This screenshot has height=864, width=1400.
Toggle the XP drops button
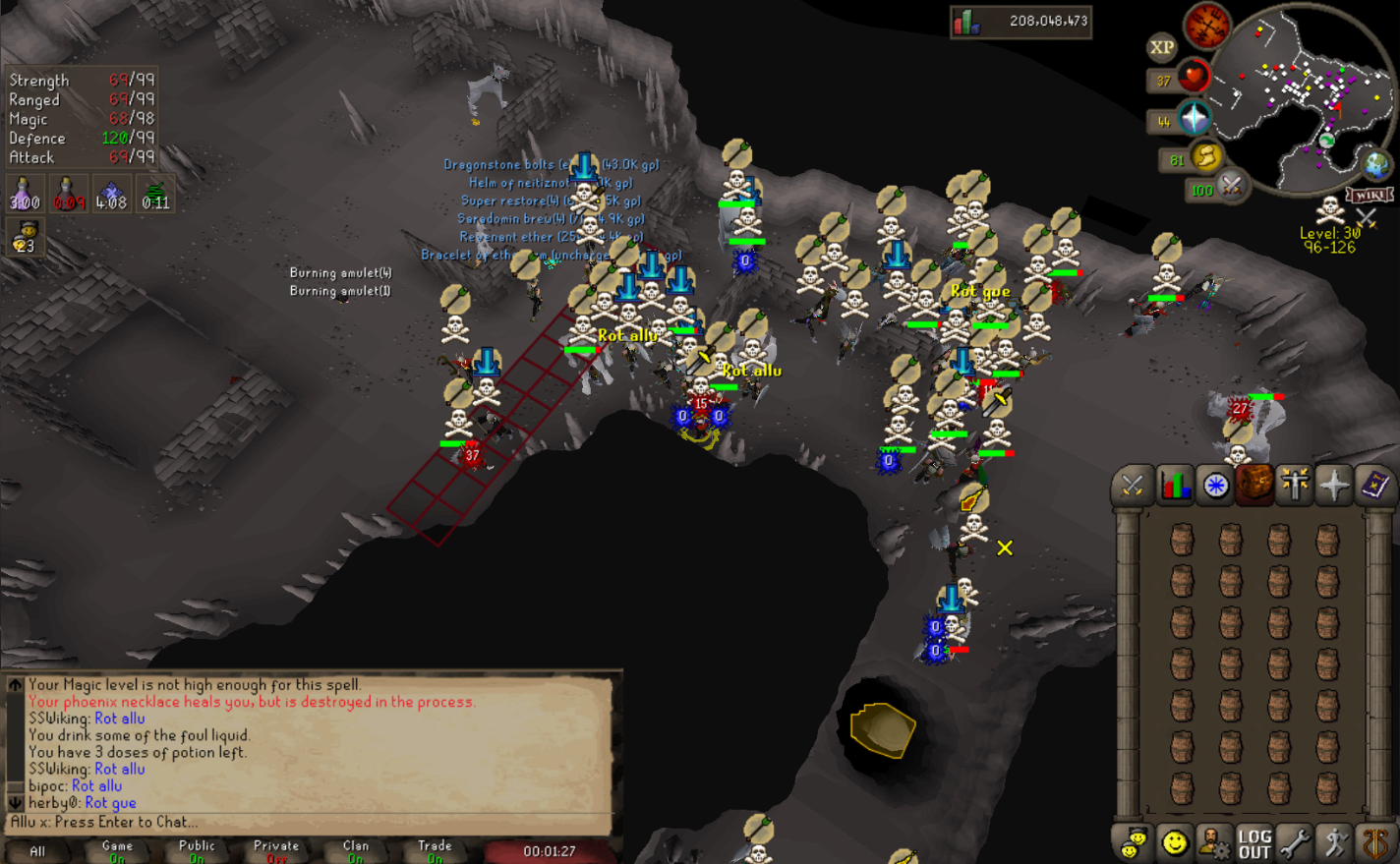coord(1162,47)
